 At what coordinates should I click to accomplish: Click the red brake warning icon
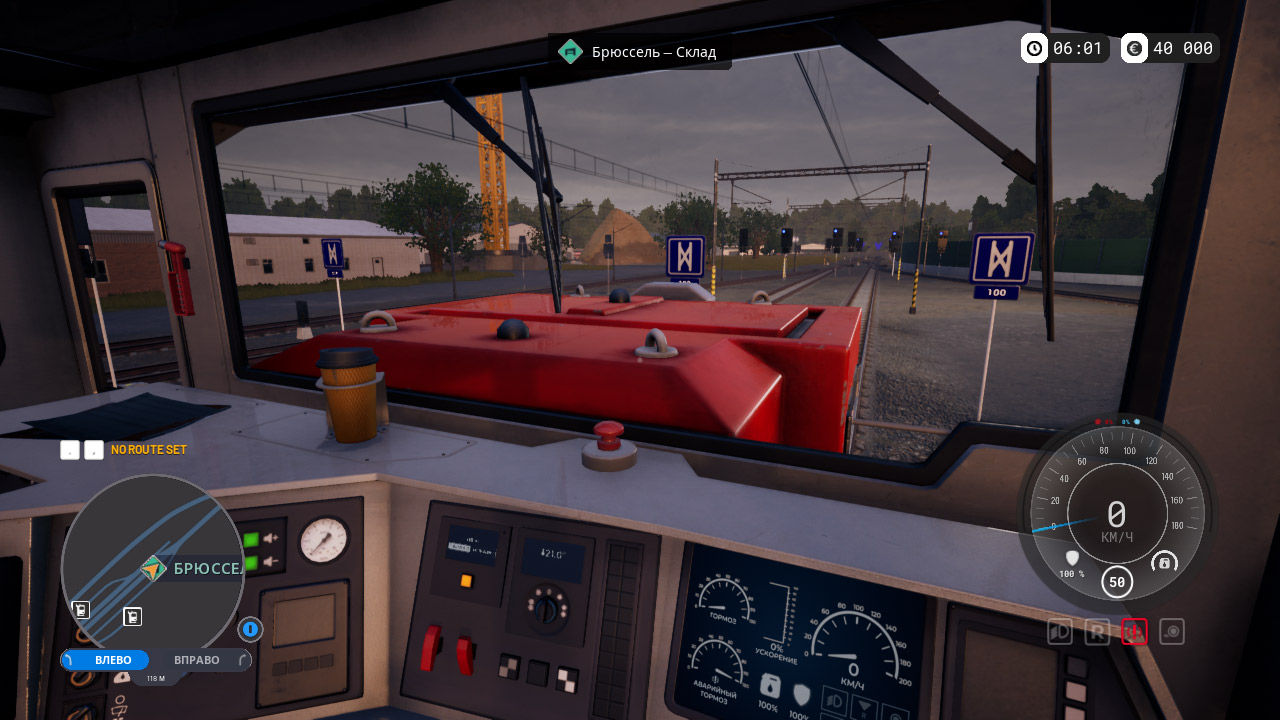point(1134,632)
